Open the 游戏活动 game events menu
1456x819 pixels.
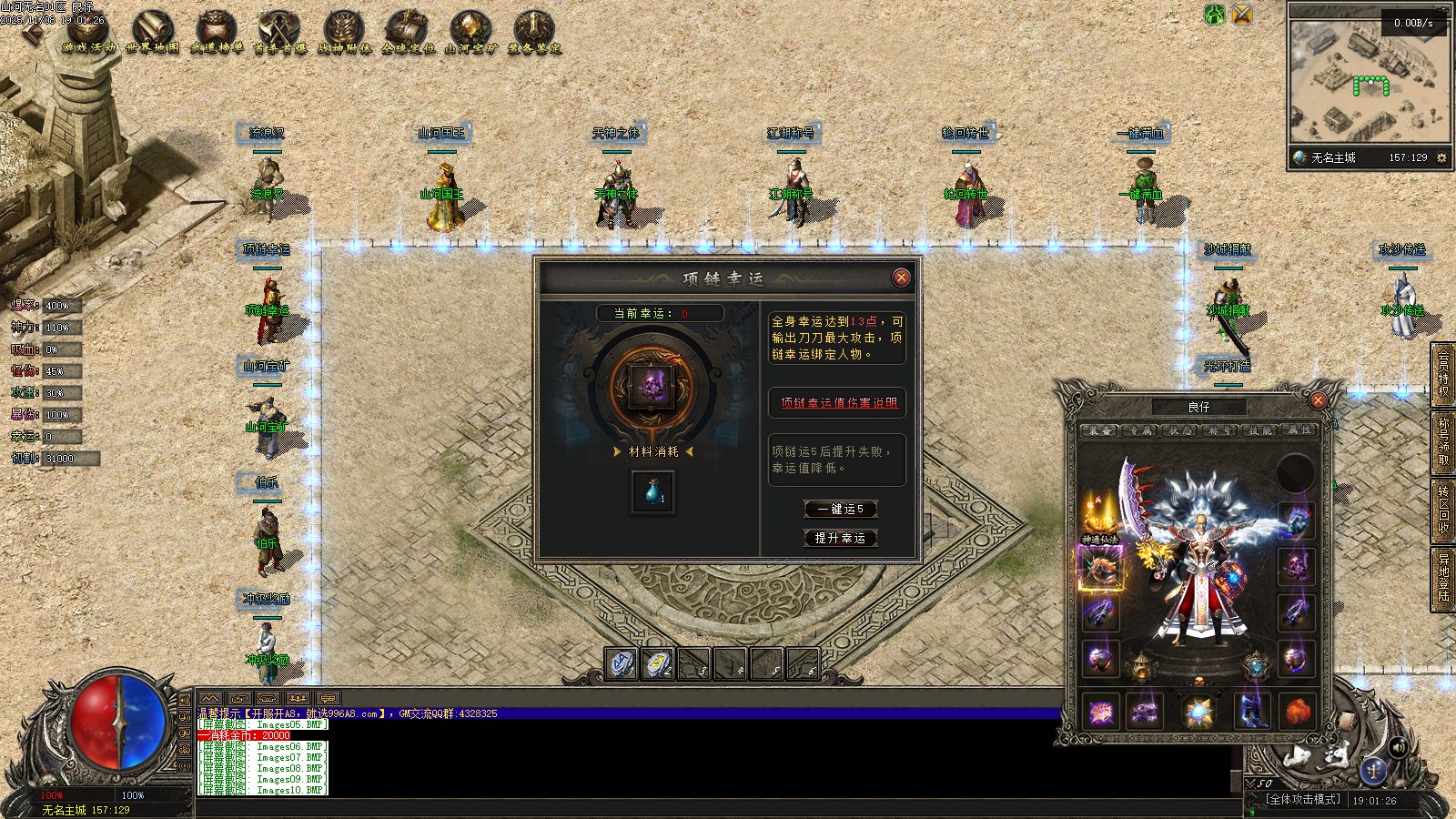(89, 32)
